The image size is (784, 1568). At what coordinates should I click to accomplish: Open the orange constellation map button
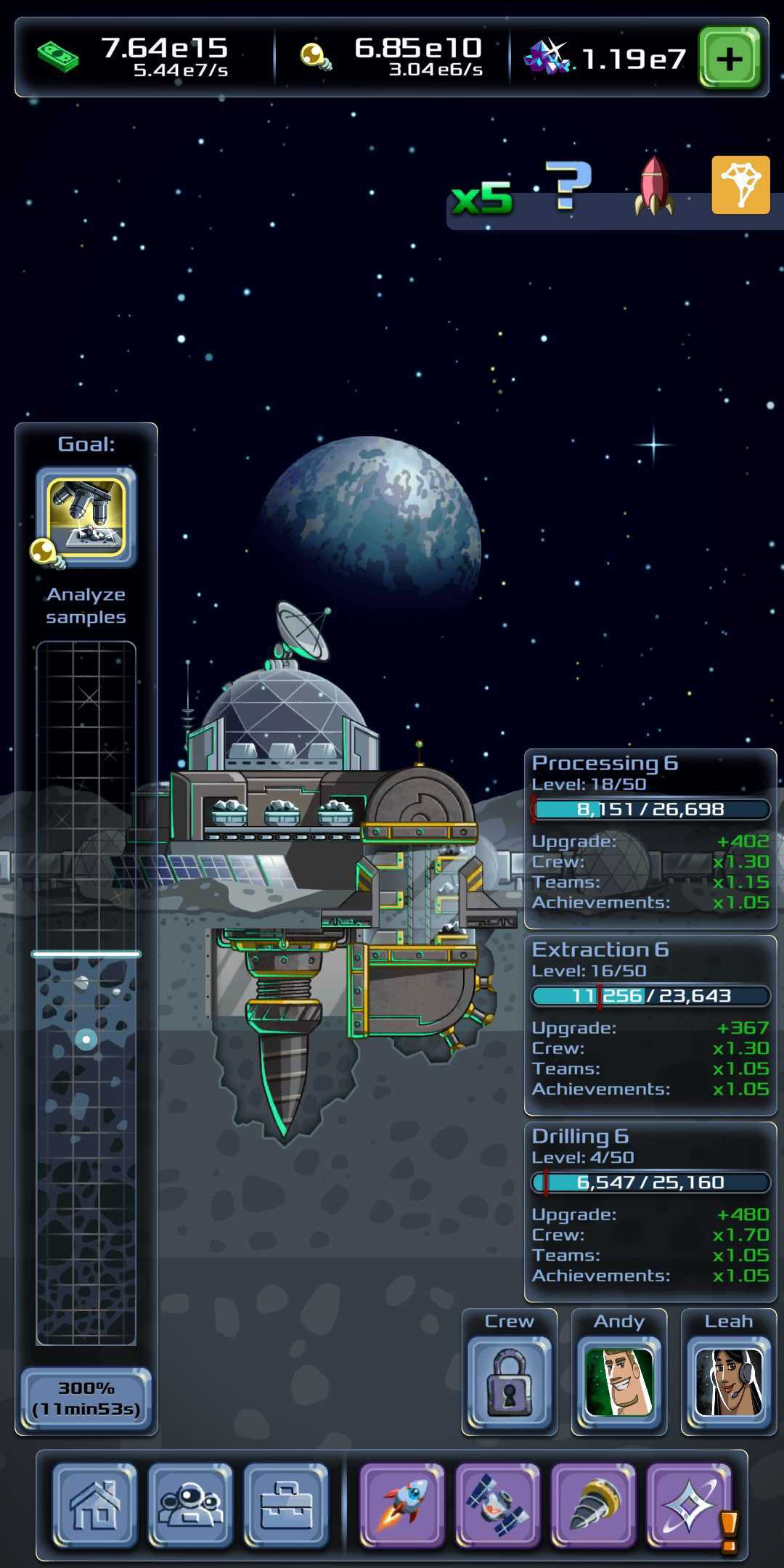pos(740,185)
